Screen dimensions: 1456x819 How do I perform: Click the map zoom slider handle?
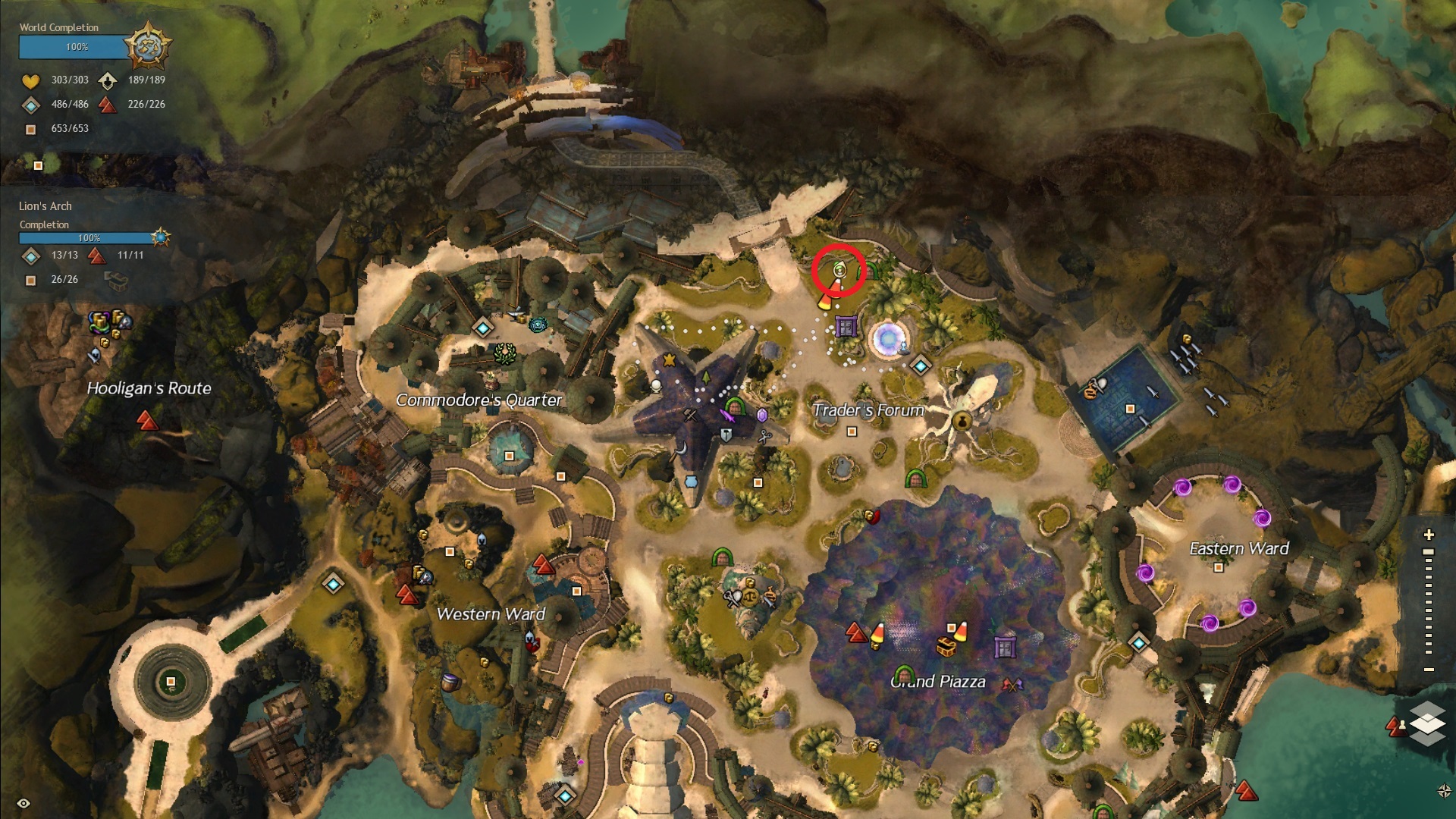1429,552
